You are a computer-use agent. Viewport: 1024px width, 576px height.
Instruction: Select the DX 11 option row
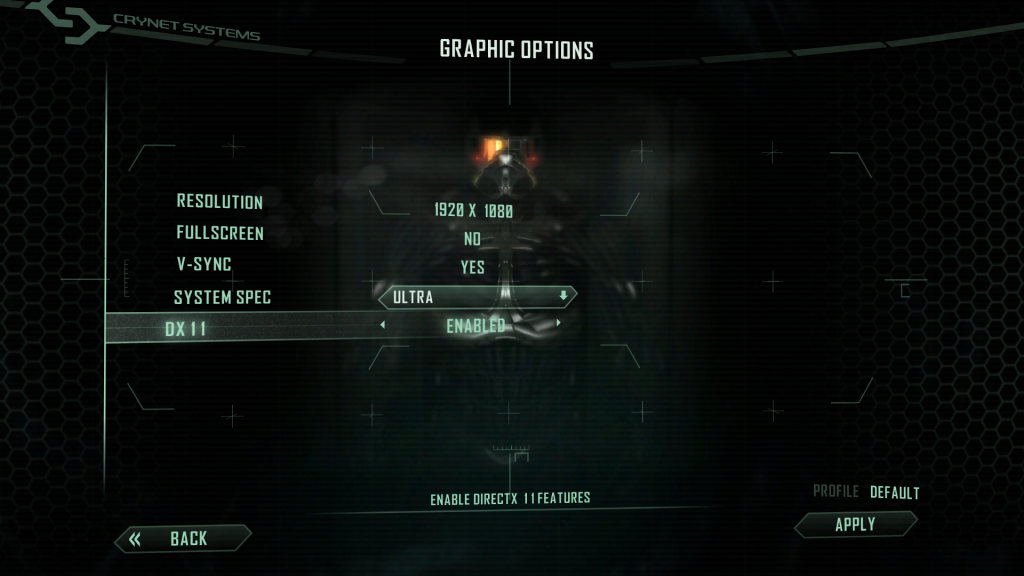(186, 329)
